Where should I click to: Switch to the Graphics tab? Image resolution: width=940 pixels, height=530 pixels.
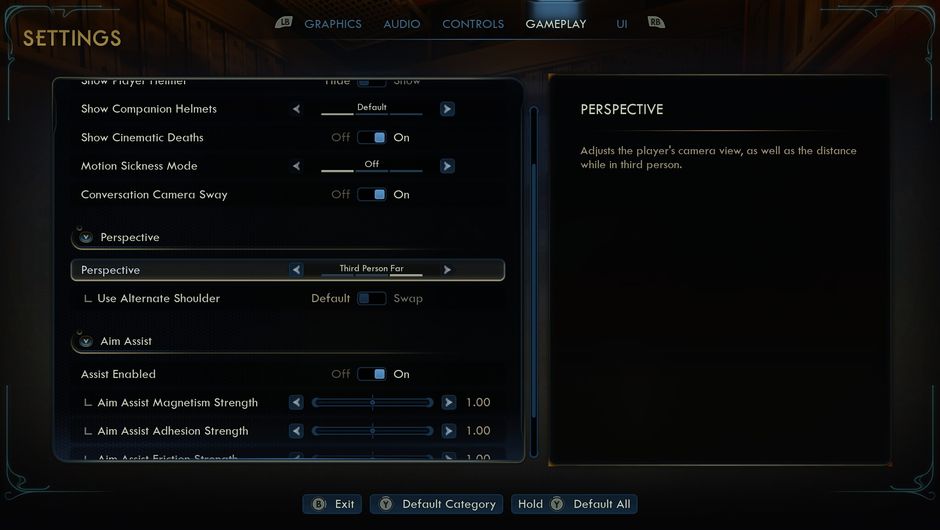pos(332,24)
